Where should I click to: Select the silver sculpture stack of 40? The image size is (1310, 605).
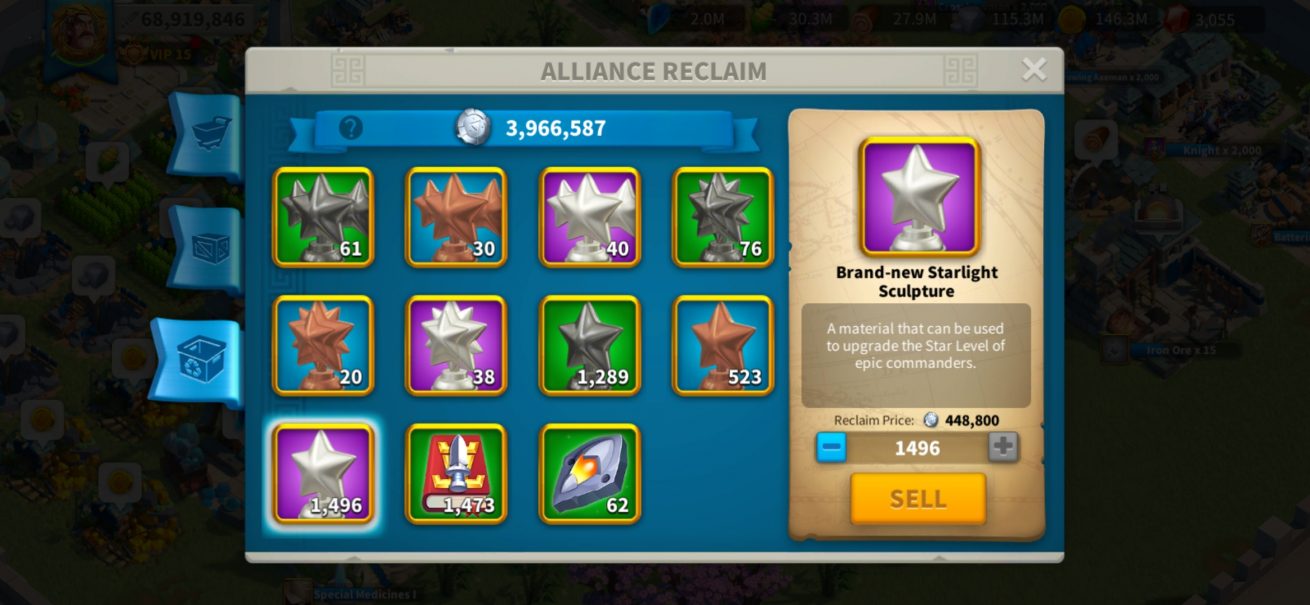[590, 217]
